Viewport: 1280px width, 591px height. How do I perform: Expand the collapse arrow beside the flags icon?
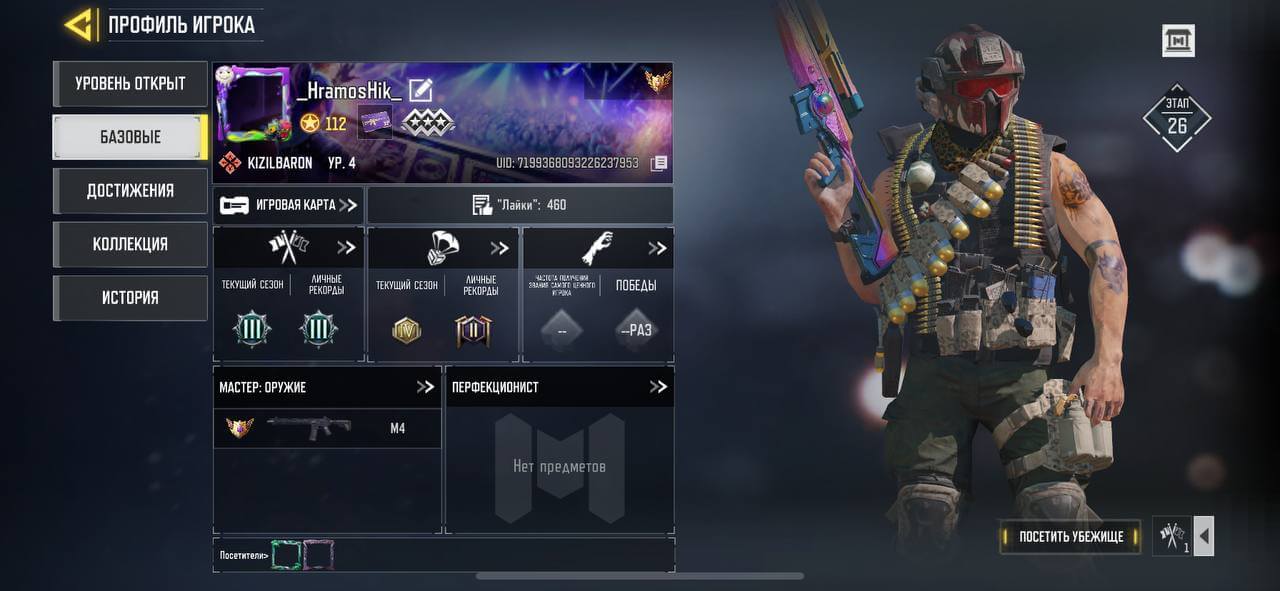pos(1204,537)
